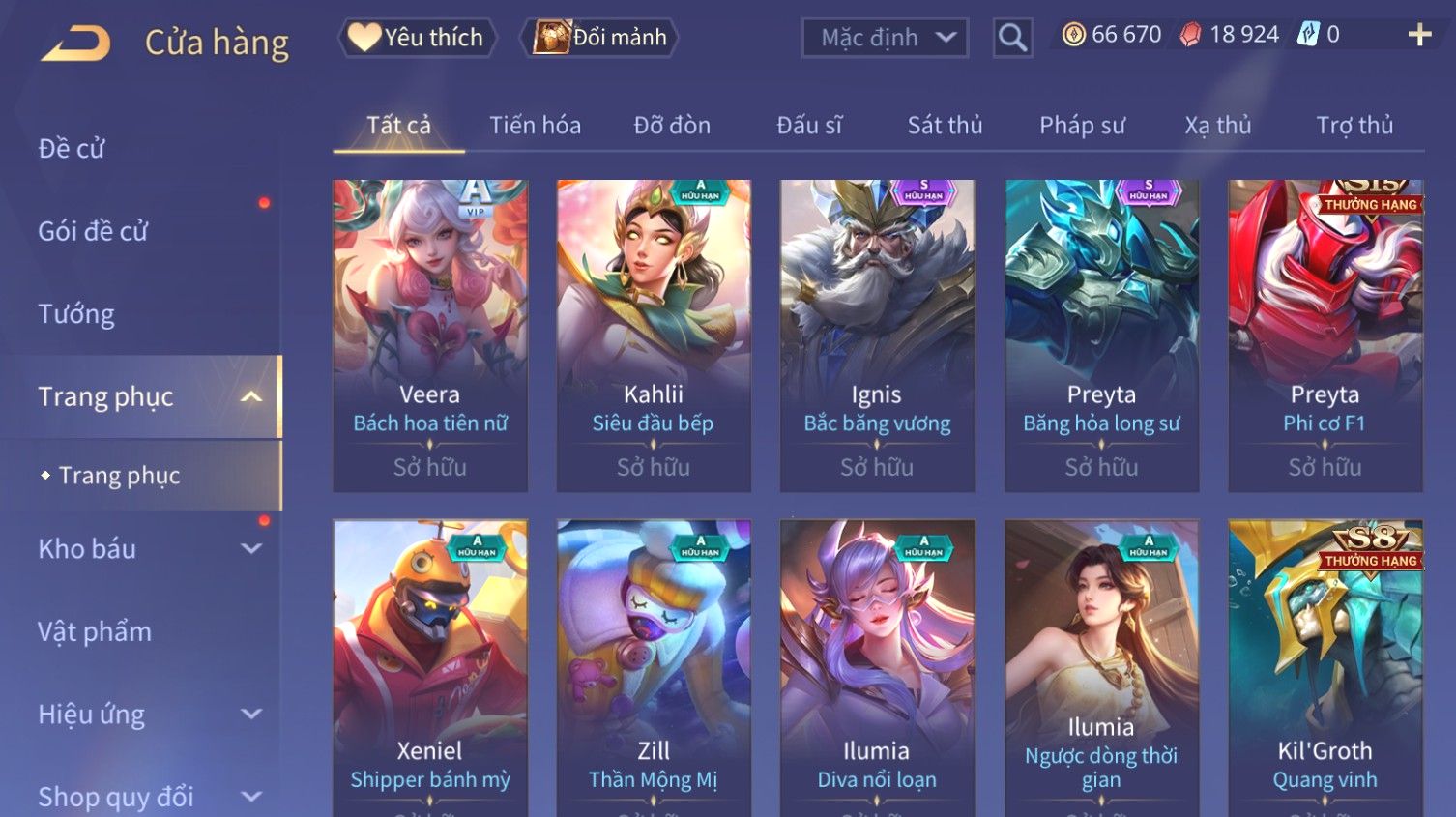Open the Yêu thích favorites list
Screen dimensions: 1456x817
tap(417, 38)
